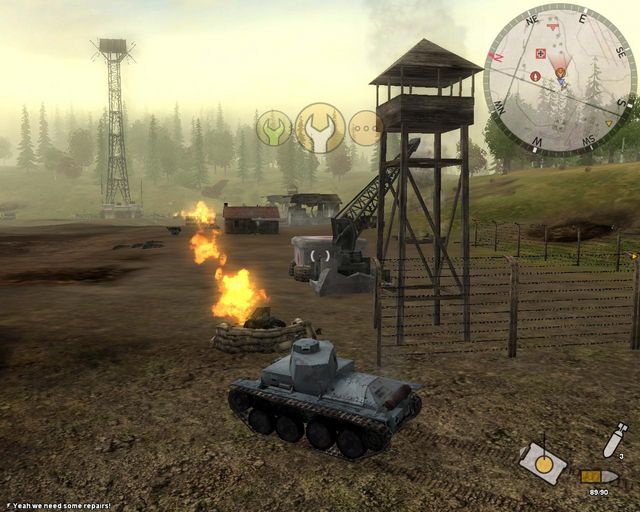Select the red cross marker on minimap
Viewport: 640px width, 512px height.
click(541, 53)
